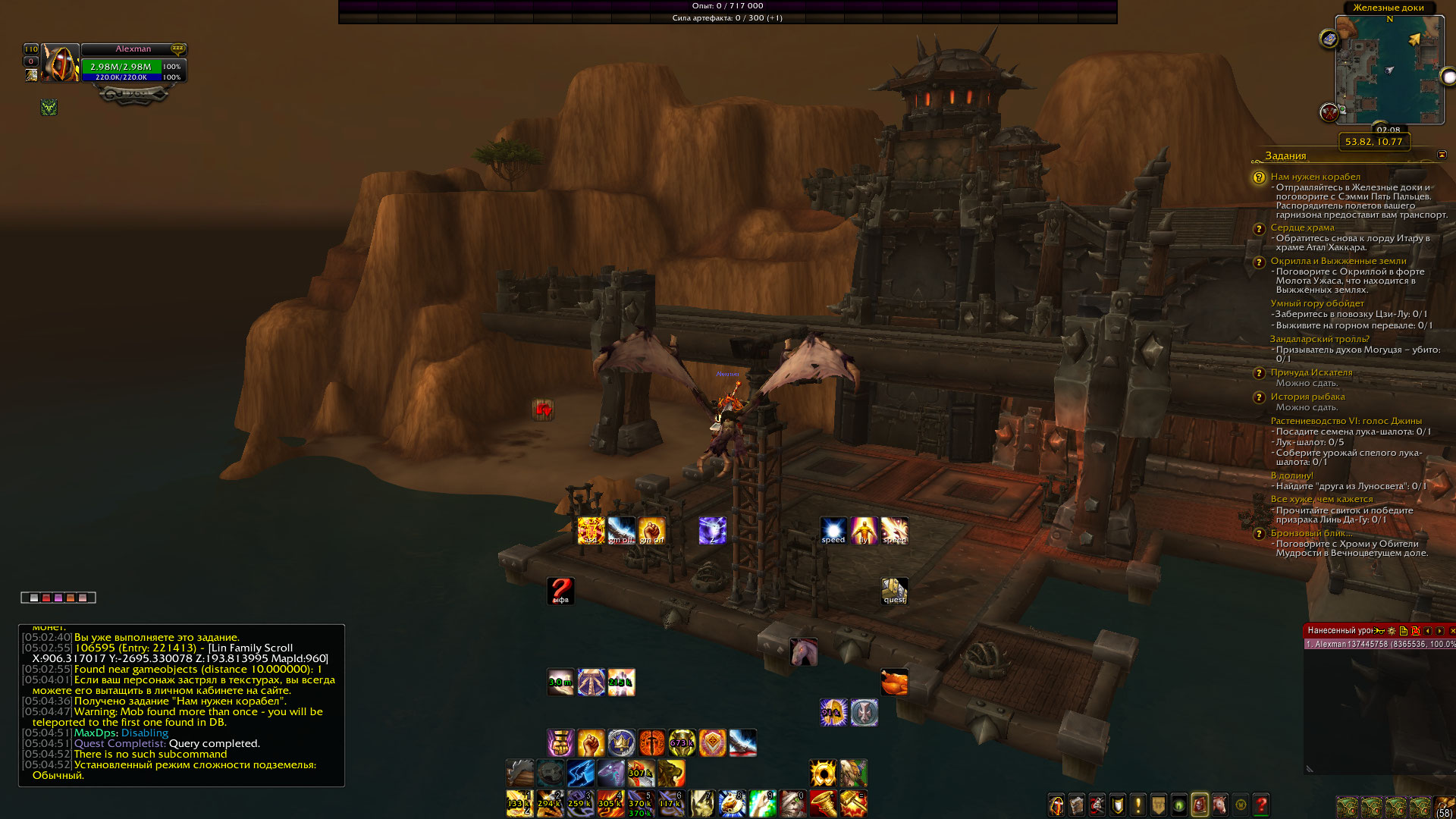This screenshot has height=819, width=1456.
Task: Click Alexman's player portrait
Action: [60, 64]
